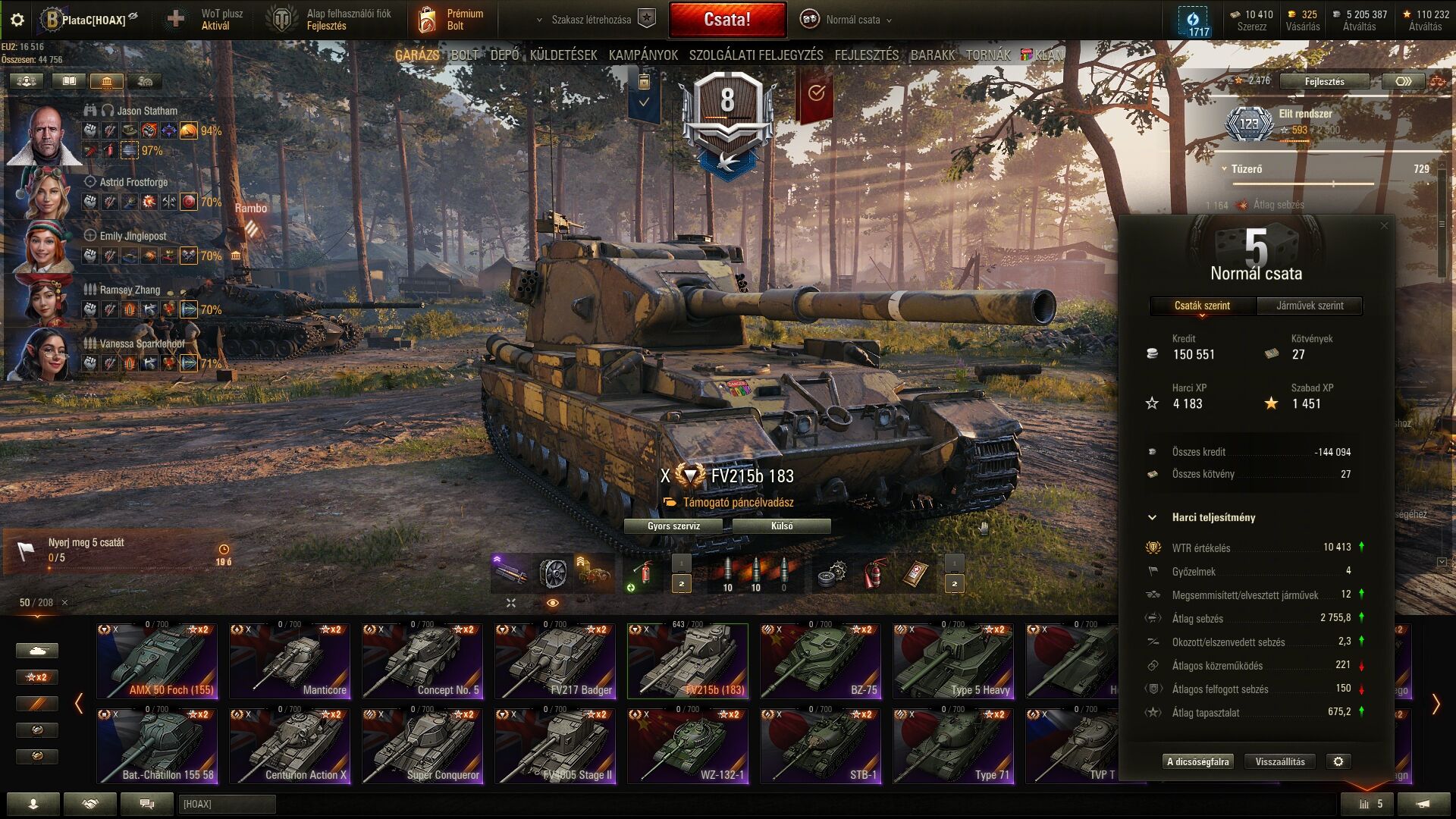Select crew member Jason Statham
The width and height of the screenshot is (1456, 819).
(45, 135)
